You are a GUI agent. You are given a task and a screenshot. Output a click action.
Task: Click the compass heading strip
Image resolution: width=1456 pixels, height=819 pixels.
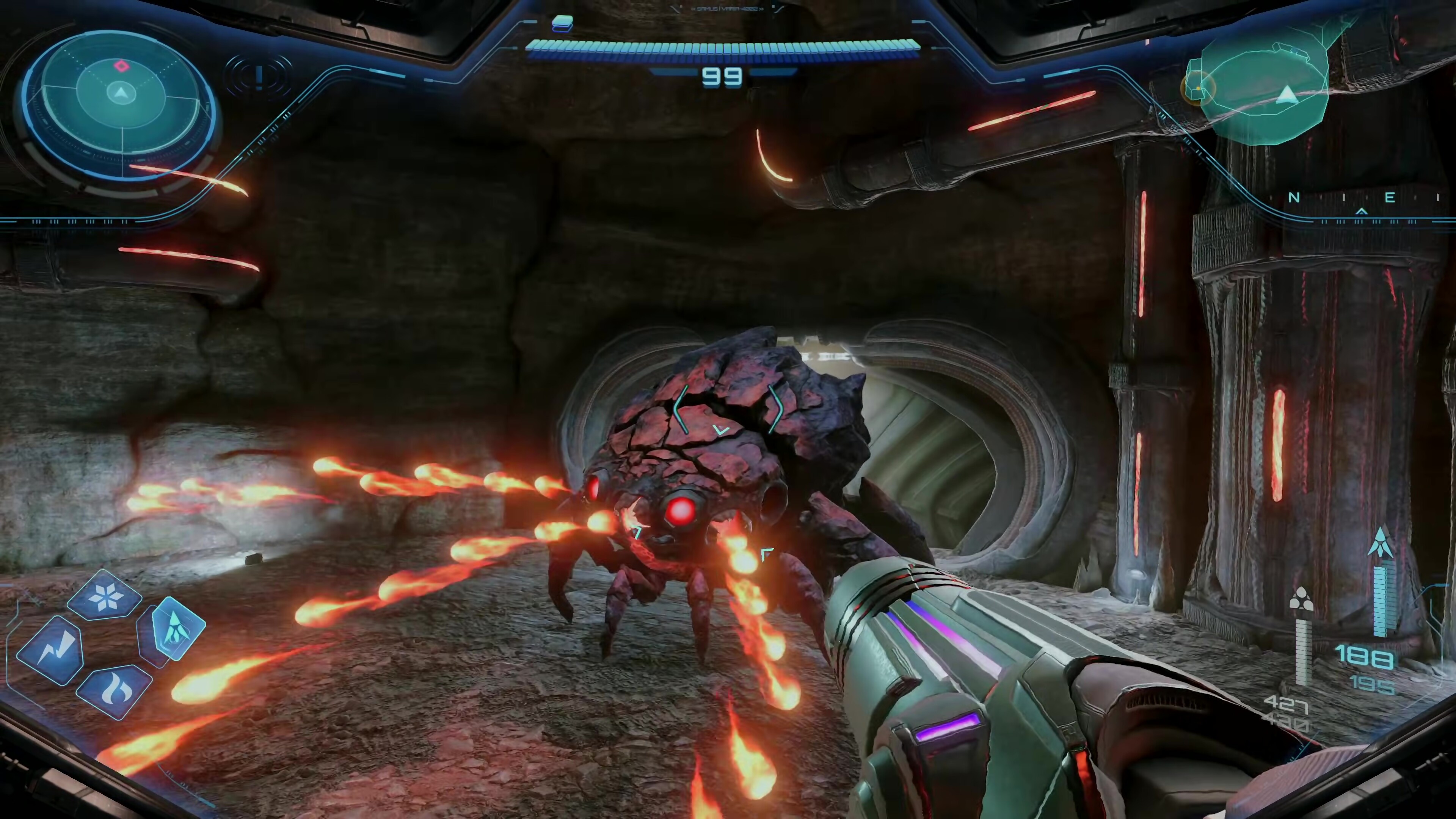pos(1362,198)
